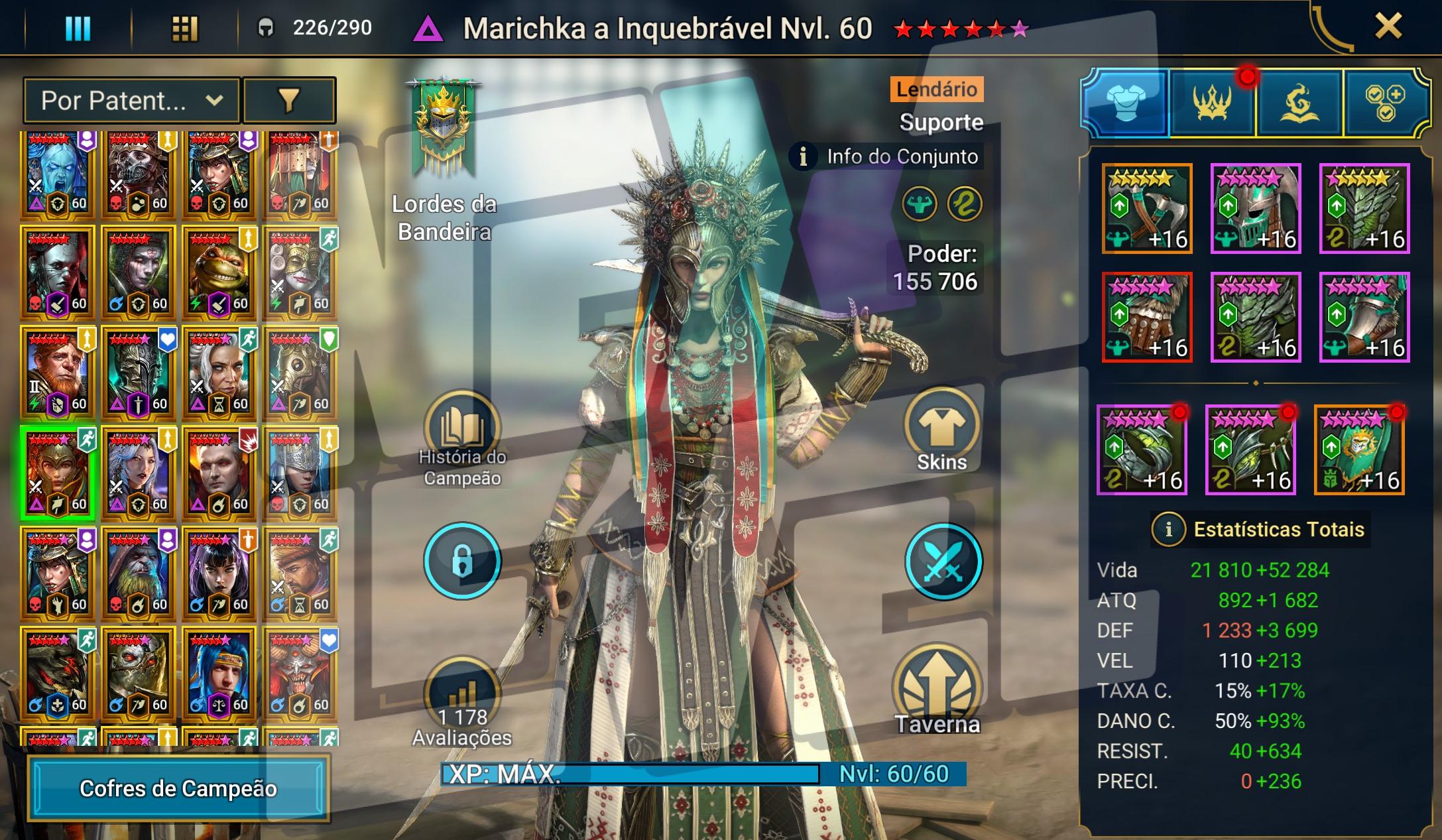The width and height of the screenshot is (1442, 840).
Task: Choose the green turtle champion portrait
Action: pos(219,273)
